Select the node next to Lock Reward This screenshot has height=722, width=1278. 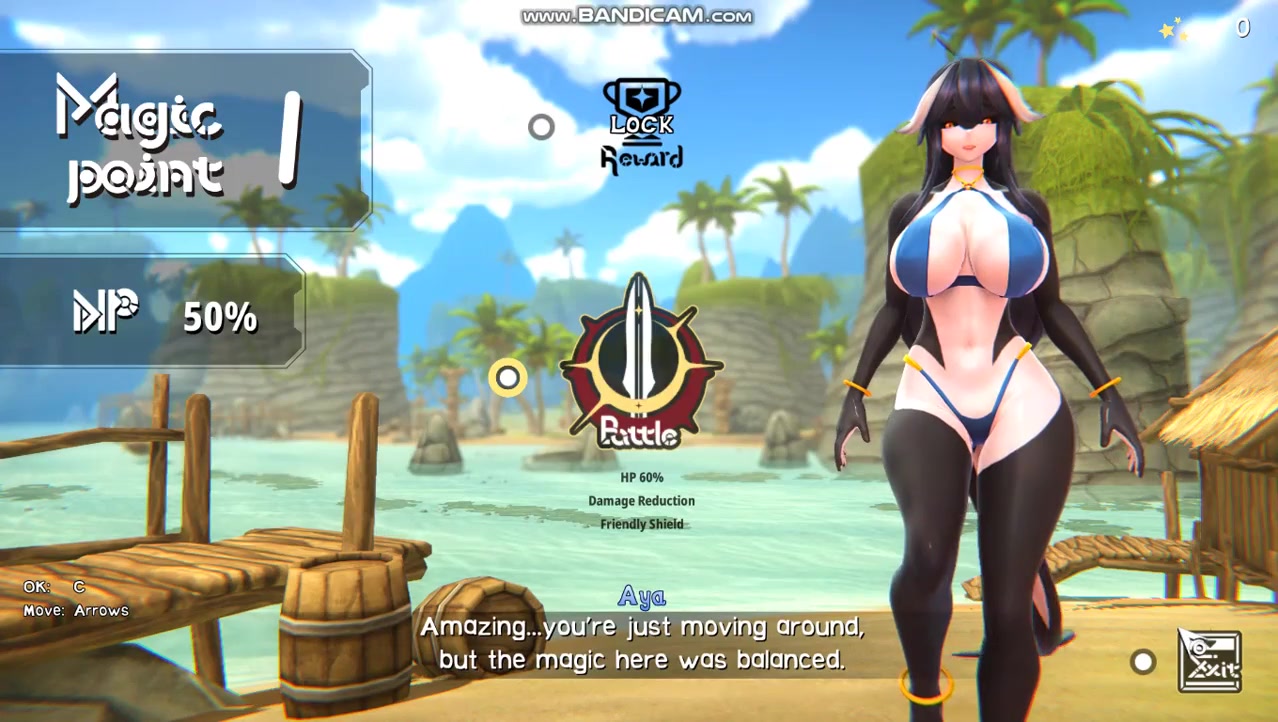pyautogui.click(x=541, y=127)
